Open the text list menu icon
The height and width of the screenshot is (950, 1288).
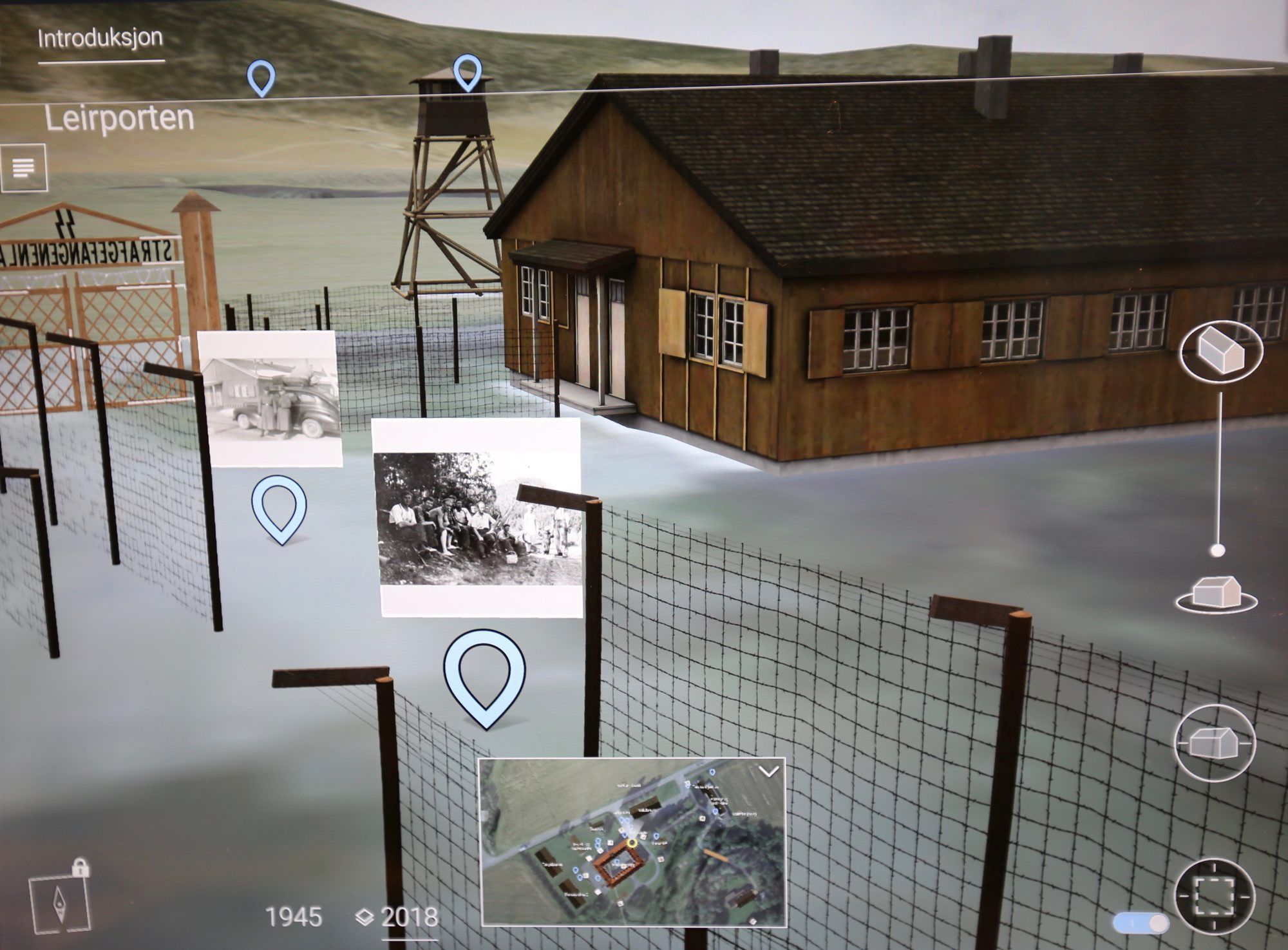point(24,168)
